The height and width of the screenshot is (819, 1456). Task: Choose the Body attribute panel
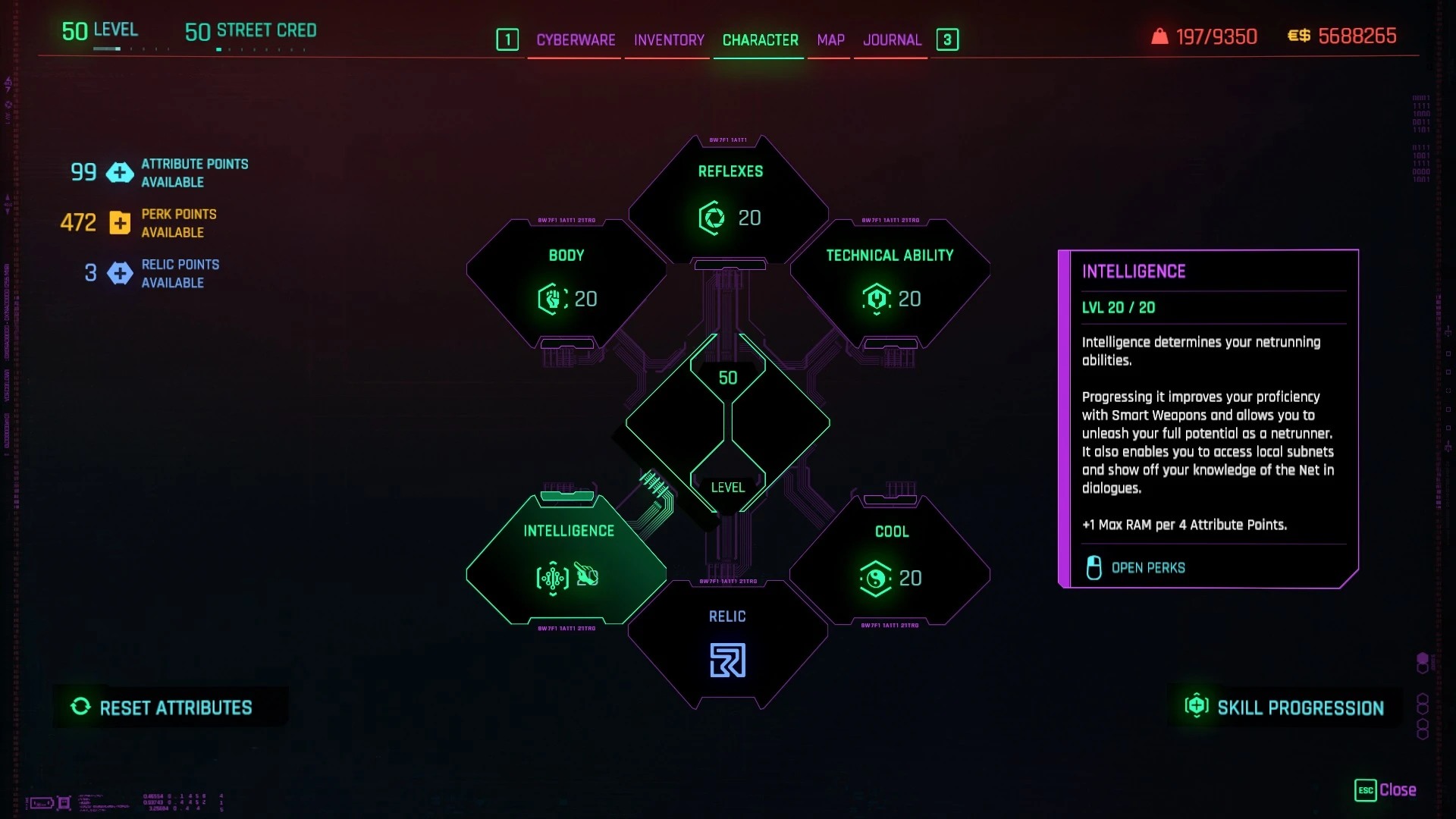click(x=566, y=282)
